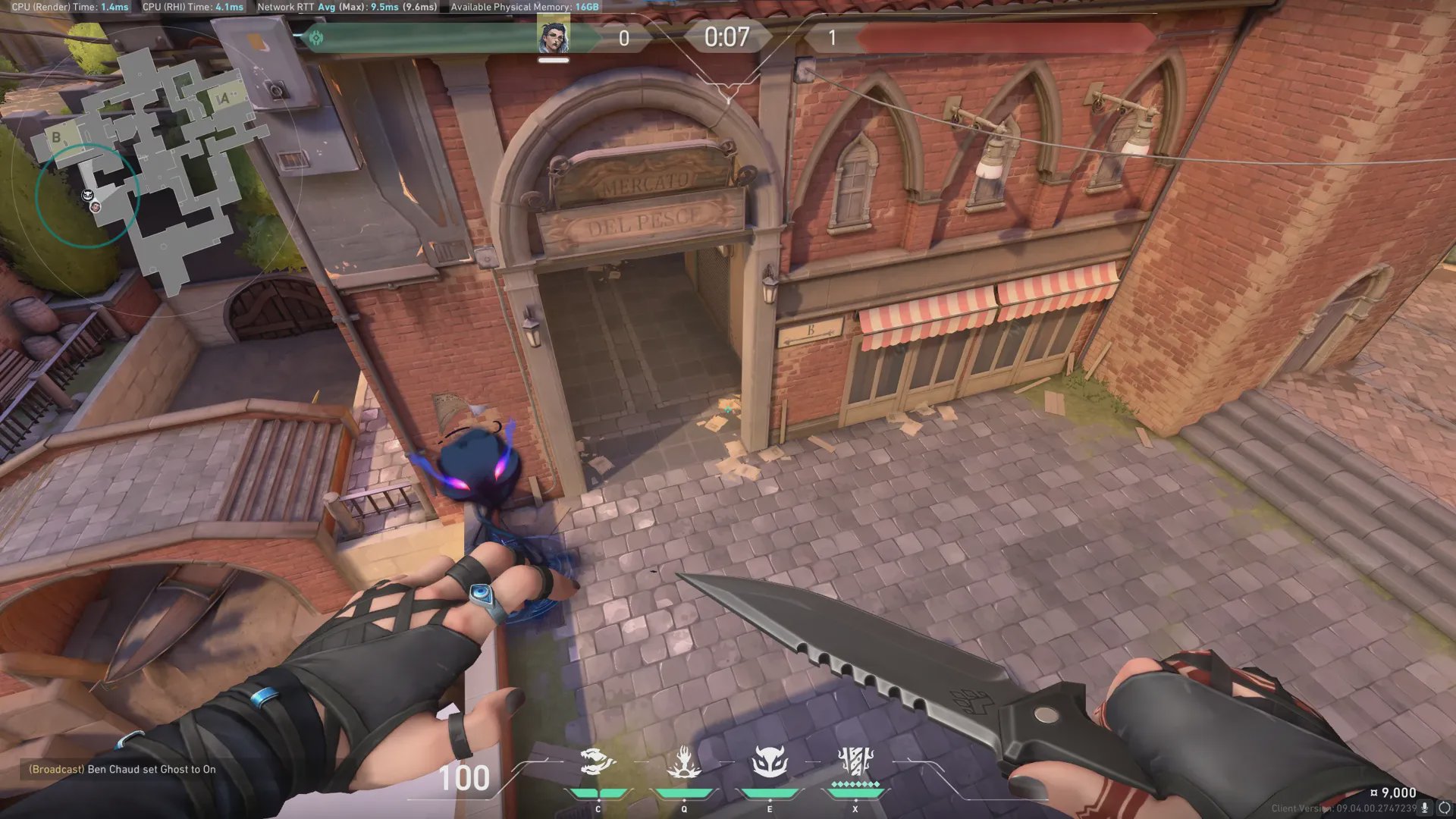Select the agent portrait in the top bar
Screen dimensions: 1456x819
(554, 37)
